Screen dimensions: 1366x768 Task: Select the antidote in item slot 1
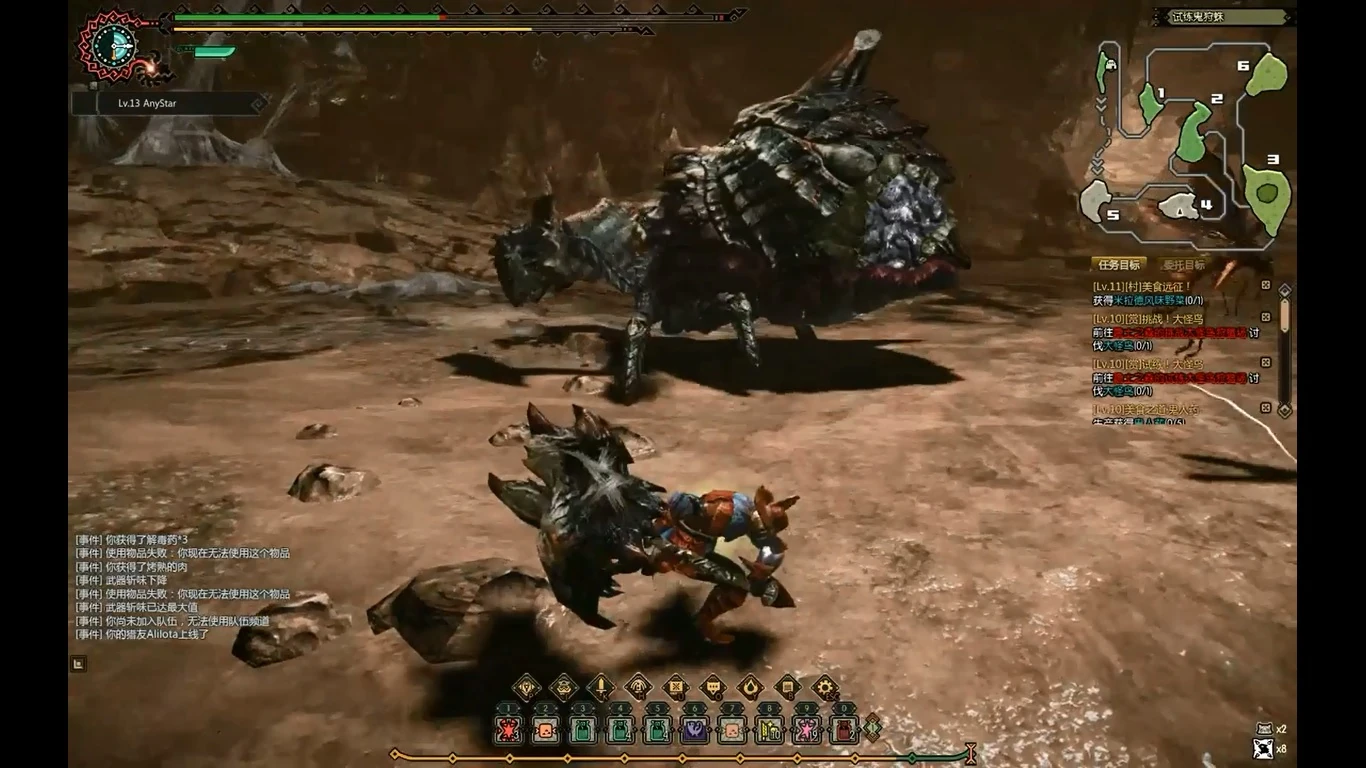[510, 730]
